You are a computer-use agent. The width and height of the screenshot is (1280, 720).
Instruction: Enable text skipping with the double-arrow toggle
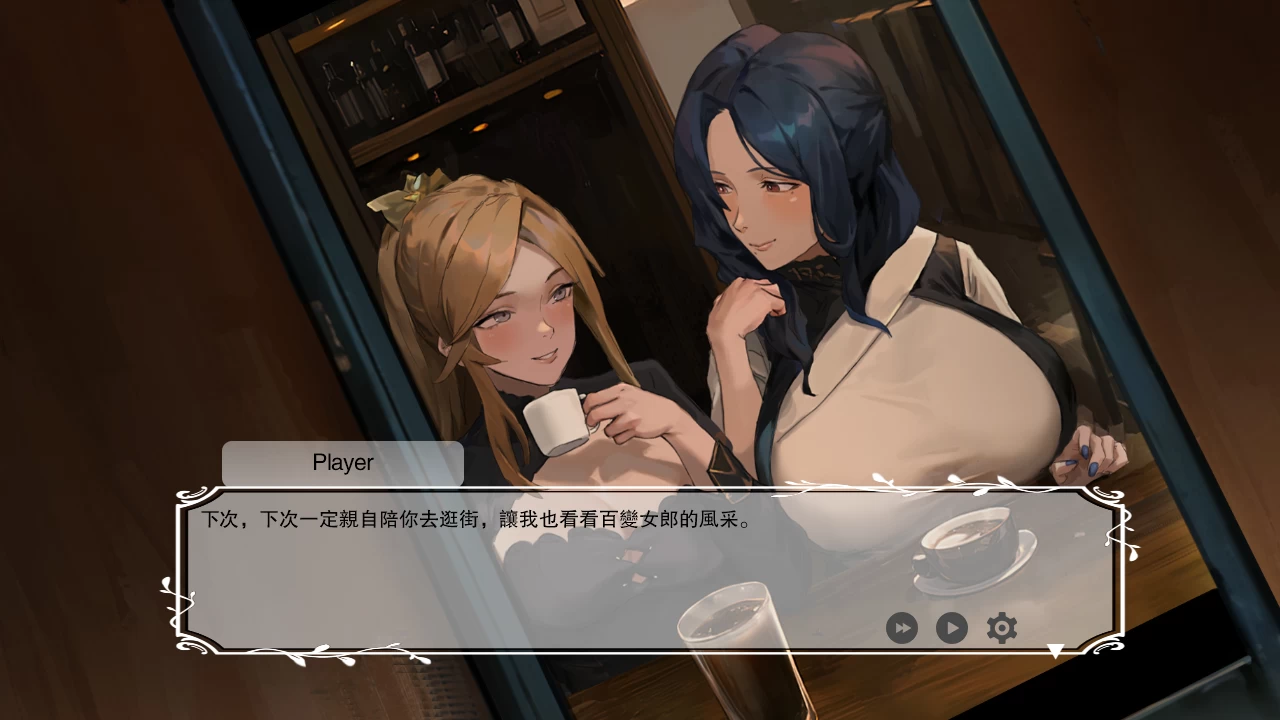pos(903,628)
